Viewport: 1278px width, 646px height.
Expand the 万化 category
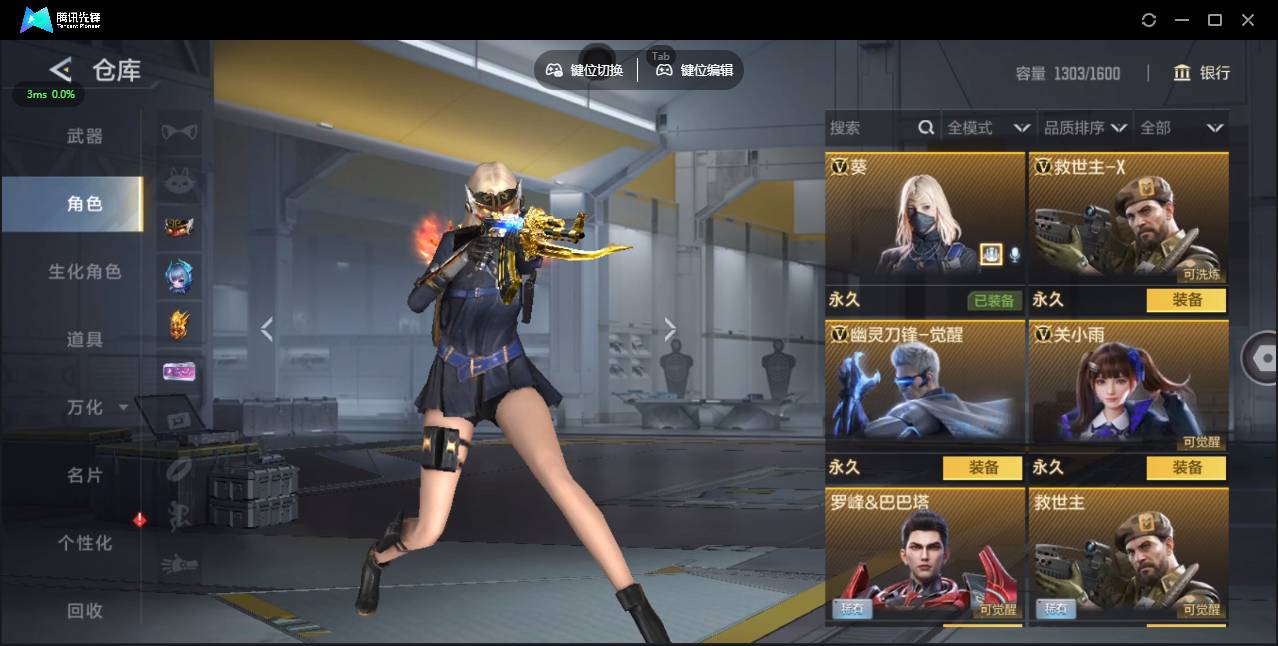point(95,407)
